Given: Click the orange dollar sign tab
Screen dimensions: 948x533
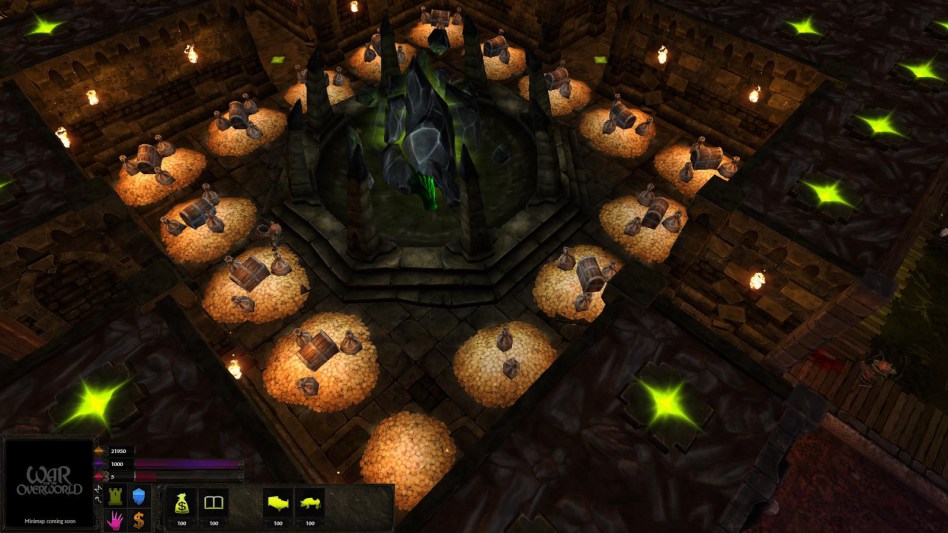Looking at the screenshot, I should (x=138, y=520).
